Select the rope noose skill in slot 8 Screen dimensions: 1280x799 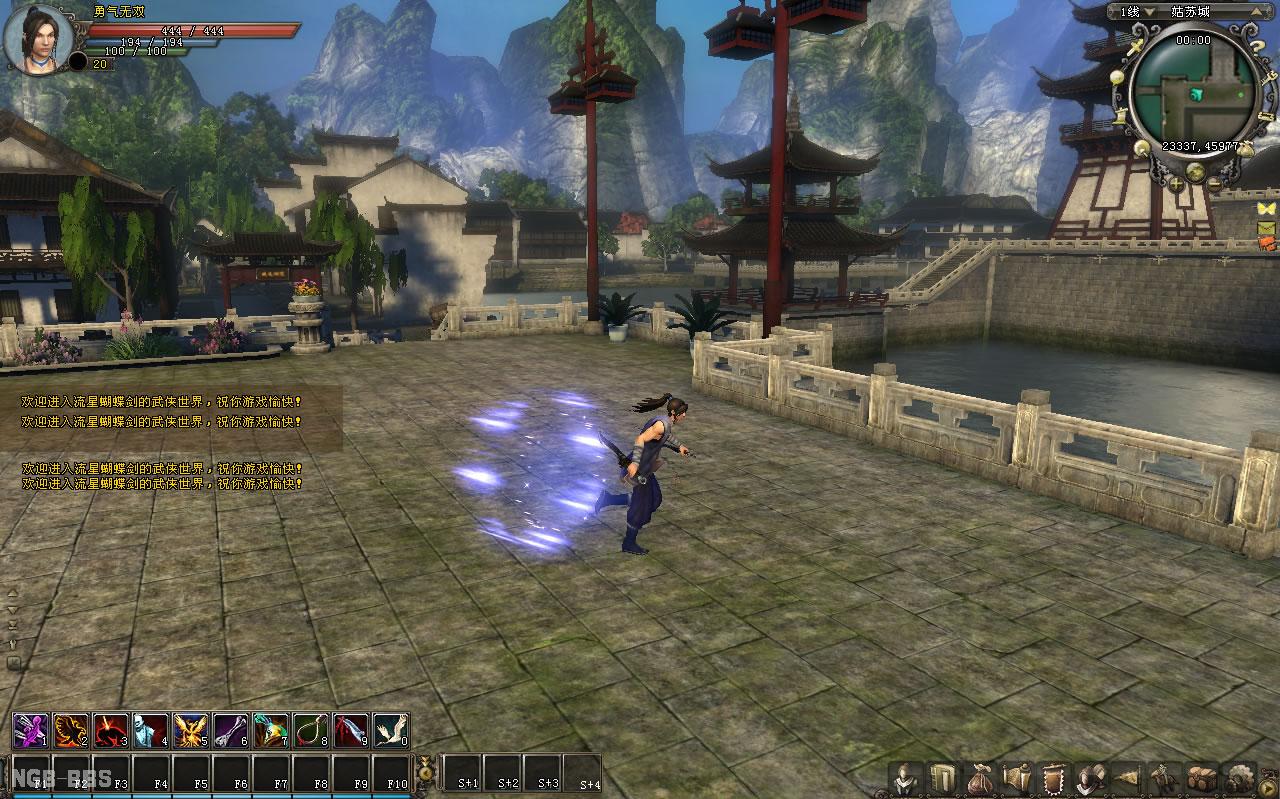pos(310,731)
